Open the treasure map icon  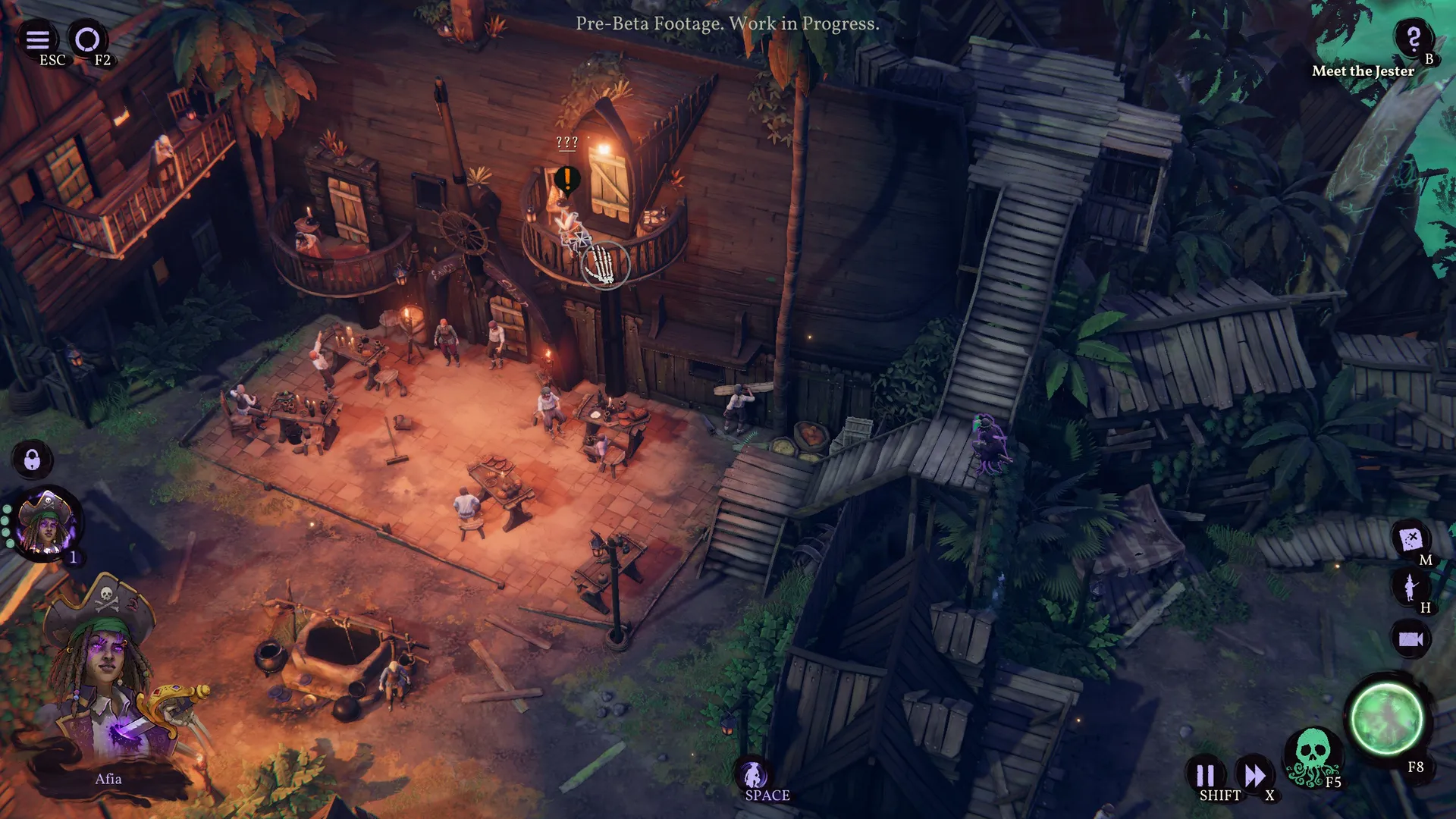pyautogui.click(x=1410, y=540)
